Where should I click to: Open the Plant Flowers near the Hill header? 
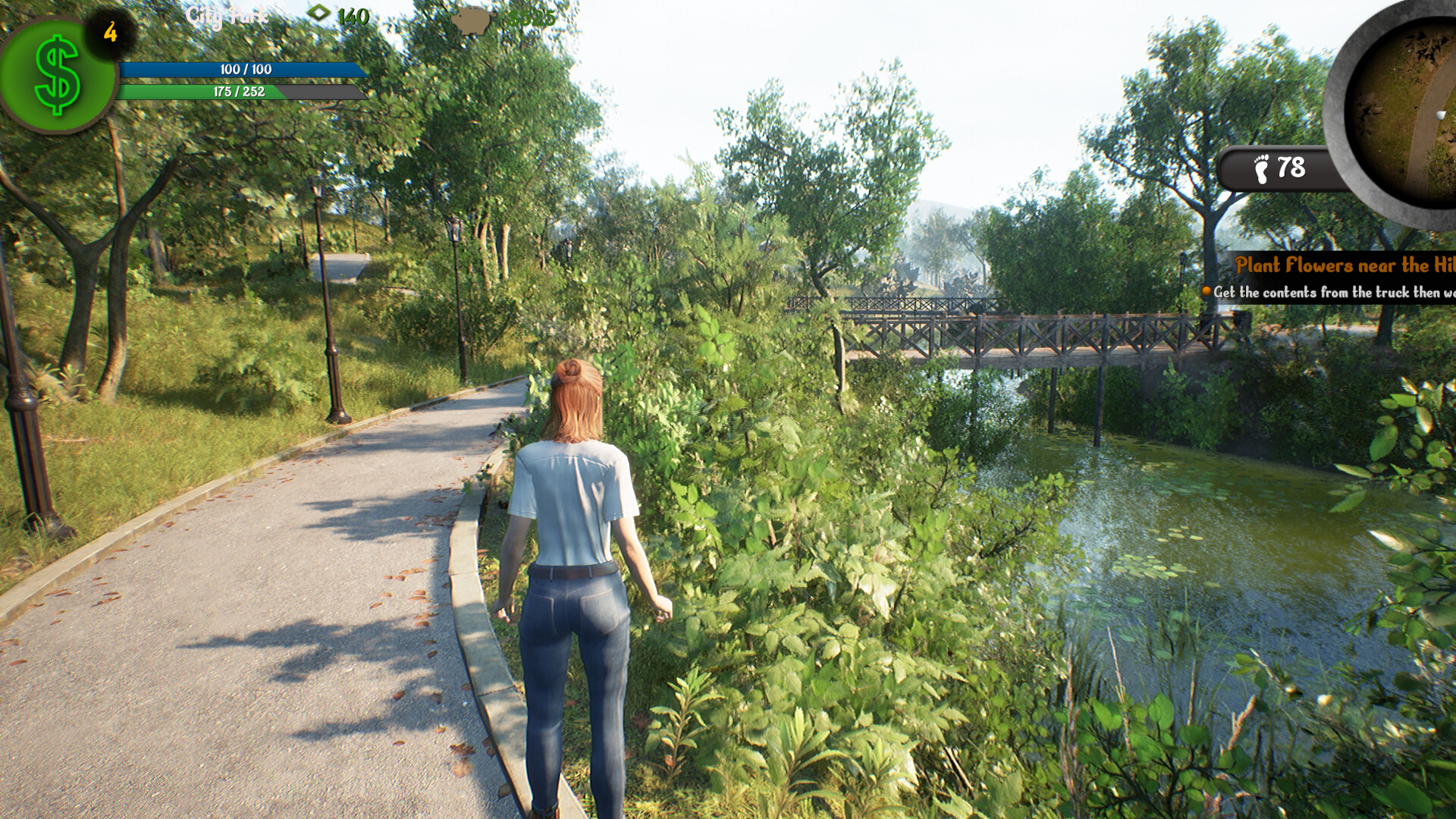[x=1342, y=265]
